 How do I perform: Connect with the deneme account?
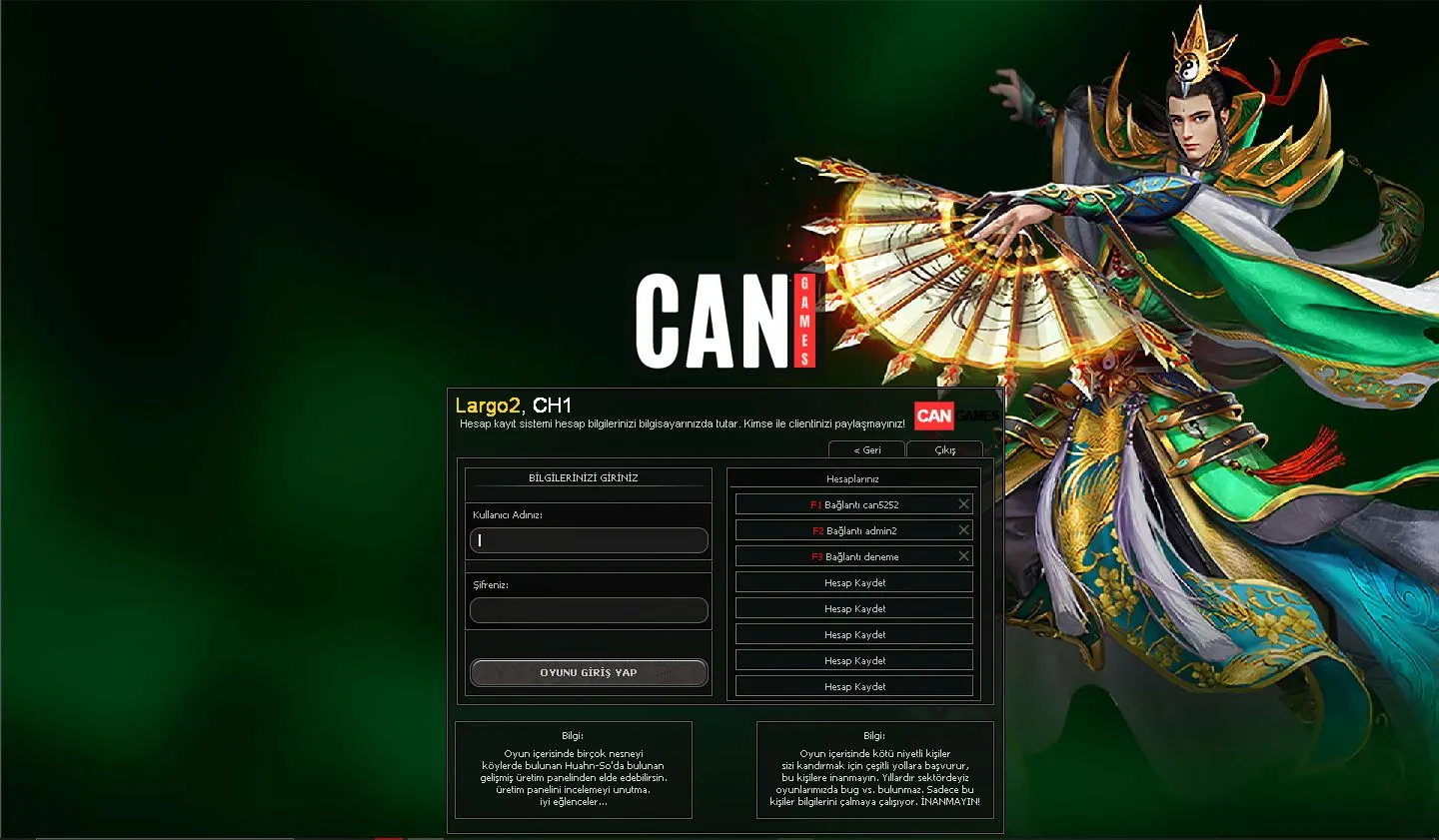tap(844, 556)
